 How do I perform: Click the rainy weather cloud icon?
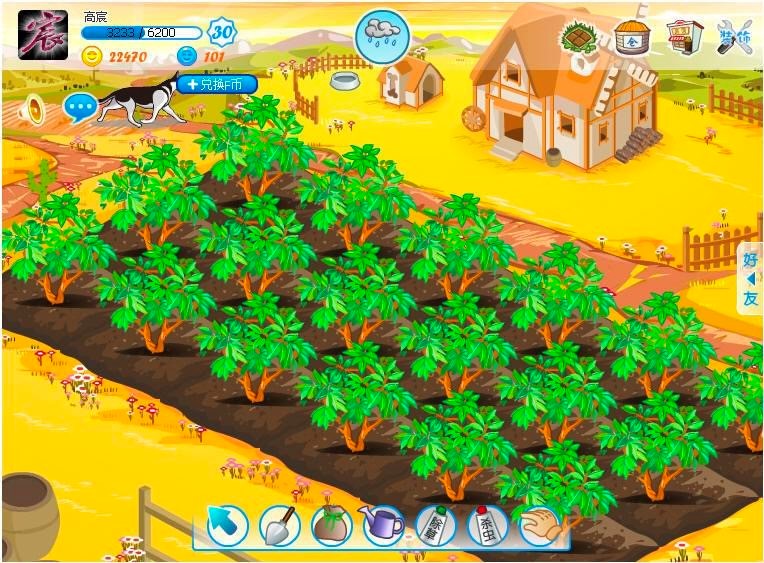382,35
